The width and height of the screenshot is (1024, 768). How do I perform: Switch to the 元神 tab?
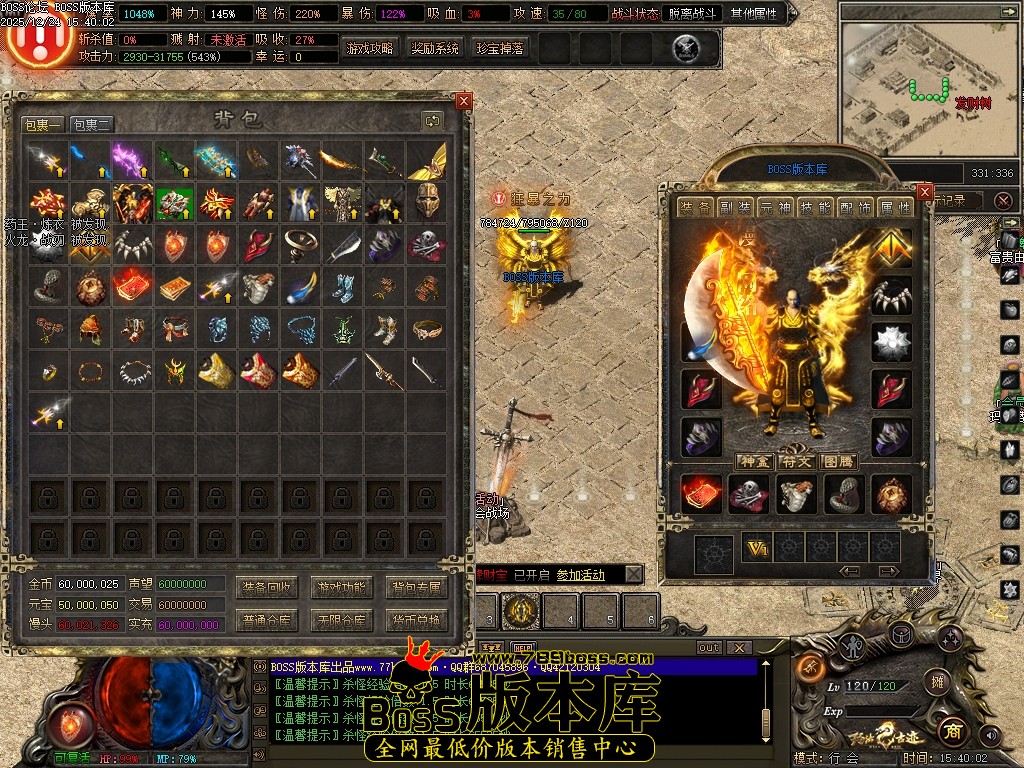[774, 208]
